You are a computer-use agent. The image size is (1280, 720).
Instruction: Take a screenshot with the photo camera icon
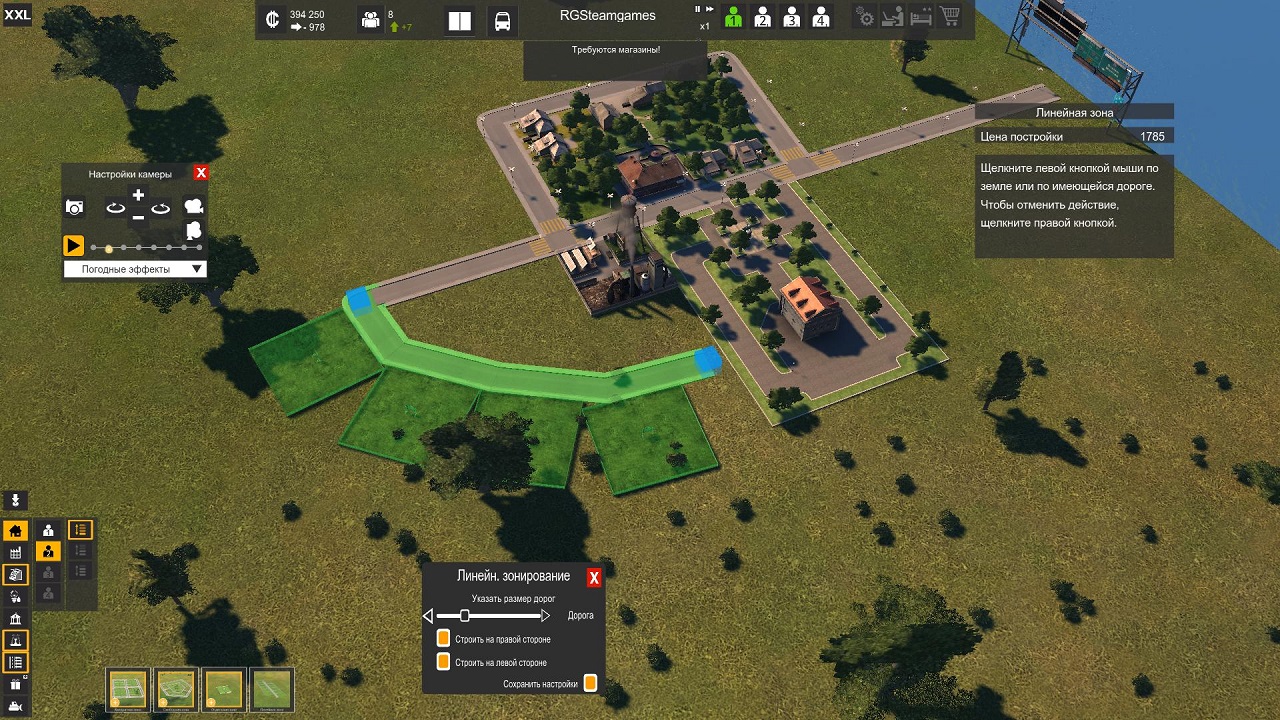coord(74,207)
